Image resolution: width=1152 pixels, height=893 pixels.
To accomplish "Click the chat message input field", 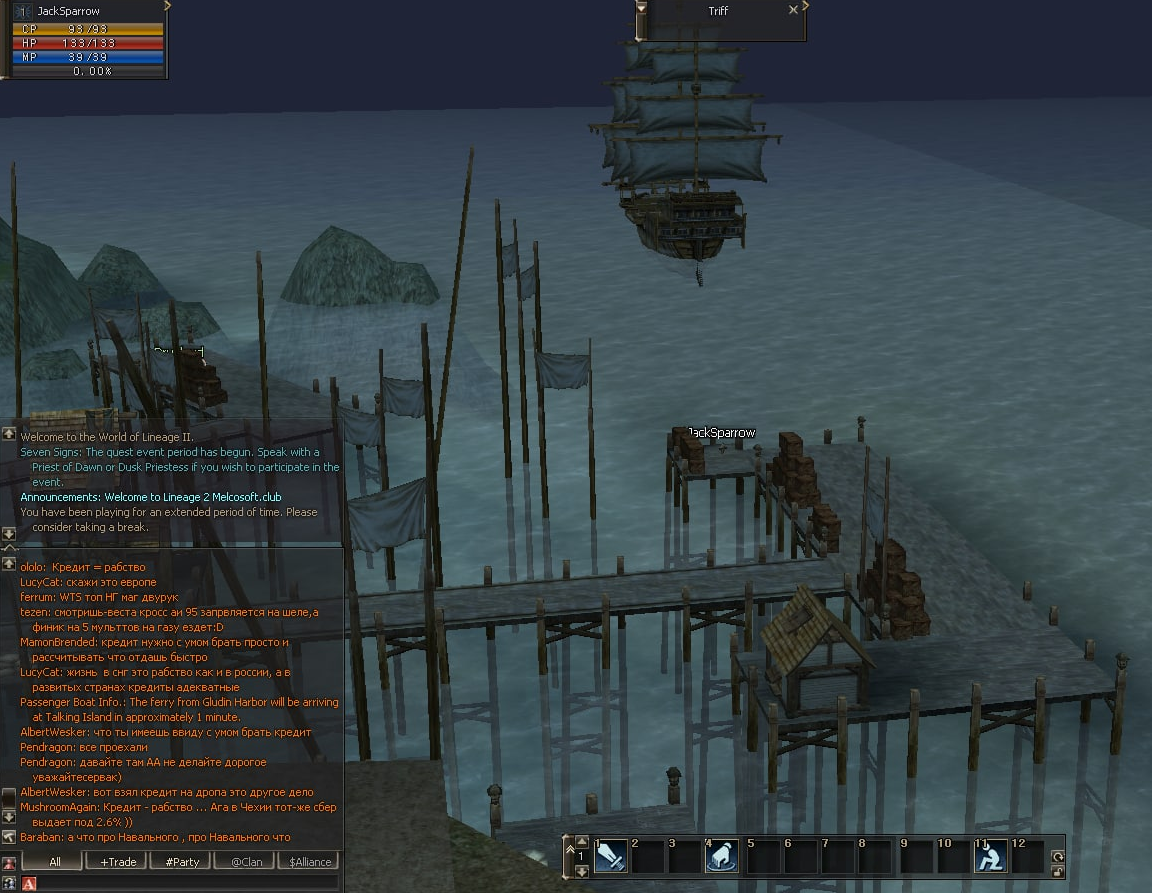I will click(185, 883).
